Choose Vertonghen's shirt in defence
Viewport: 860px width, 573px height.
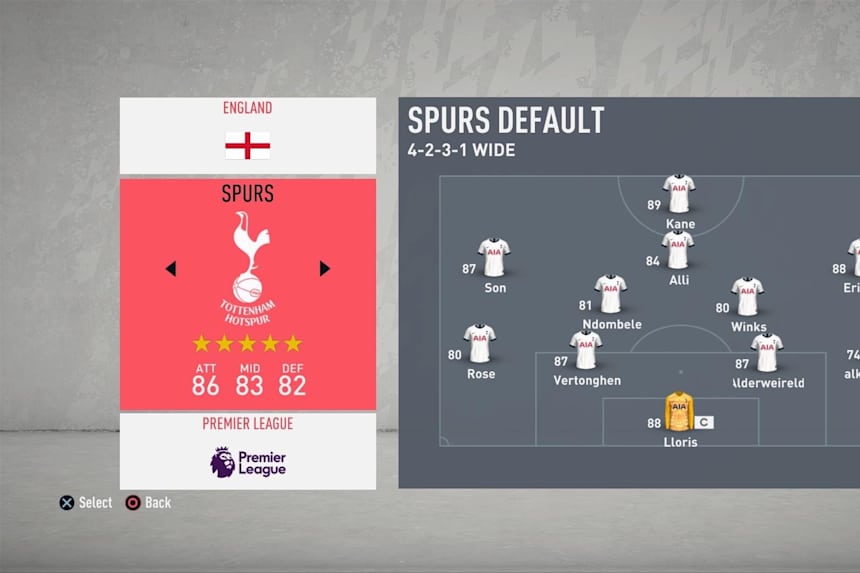(587, 351)
